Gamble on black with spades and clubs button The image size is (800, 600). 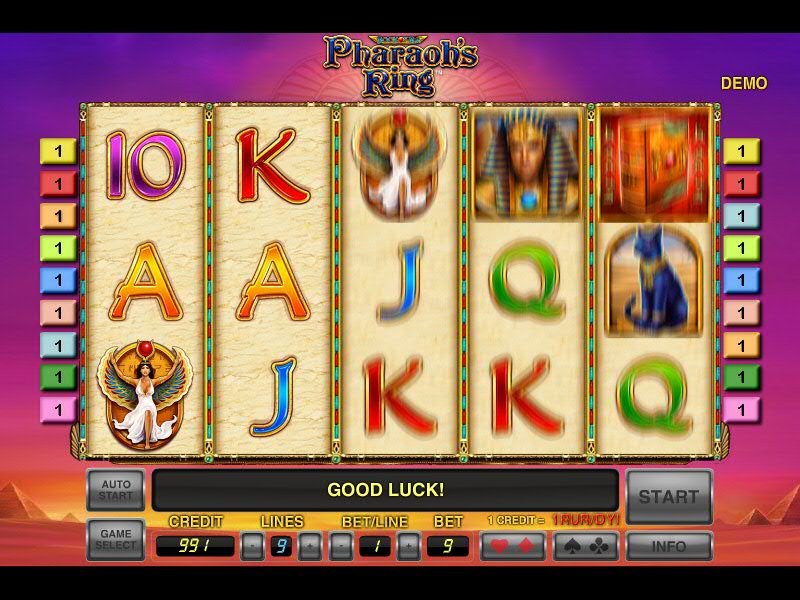585,547
